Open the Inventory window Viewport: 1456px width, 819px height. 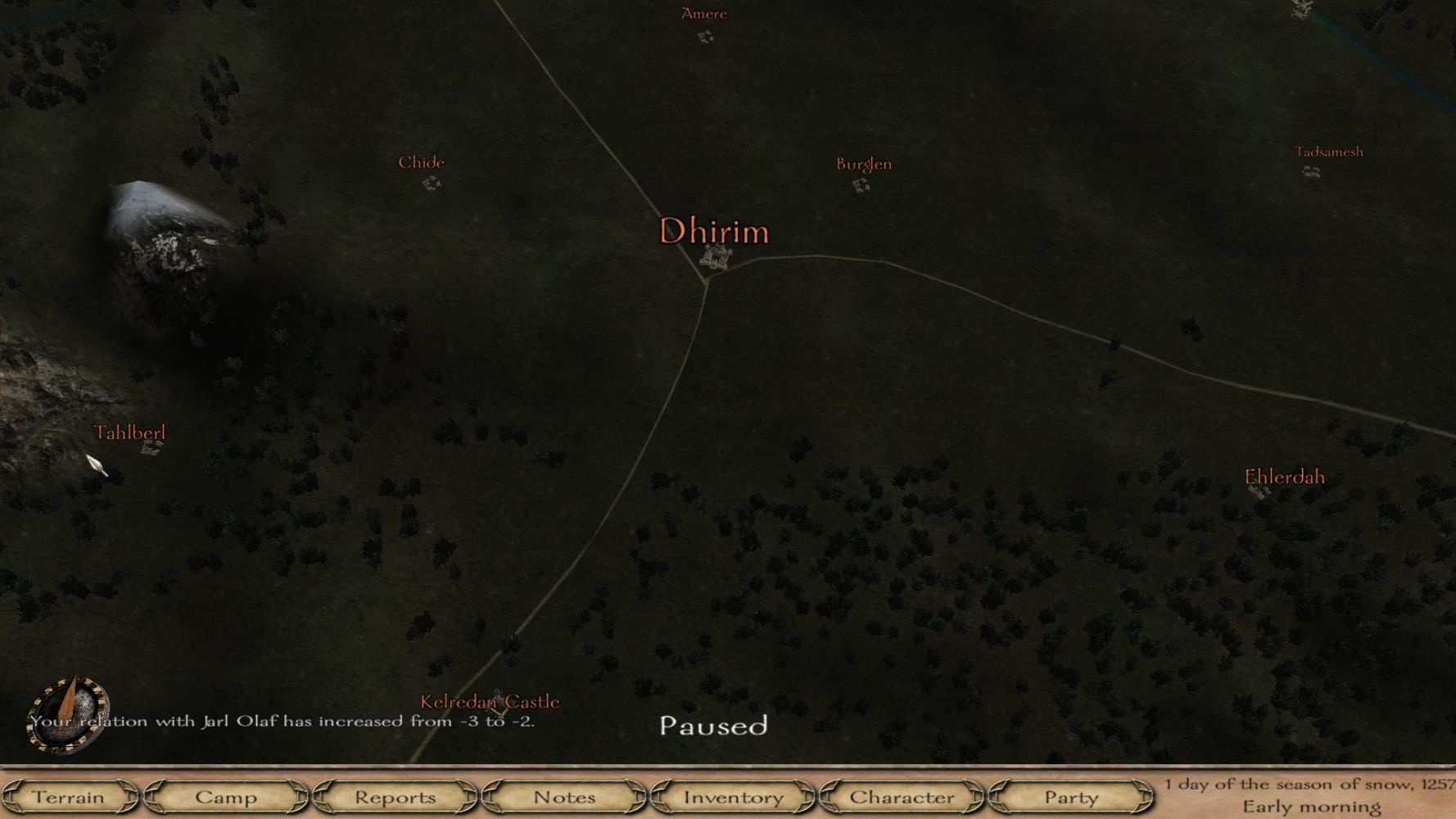[x=733, y=797]
